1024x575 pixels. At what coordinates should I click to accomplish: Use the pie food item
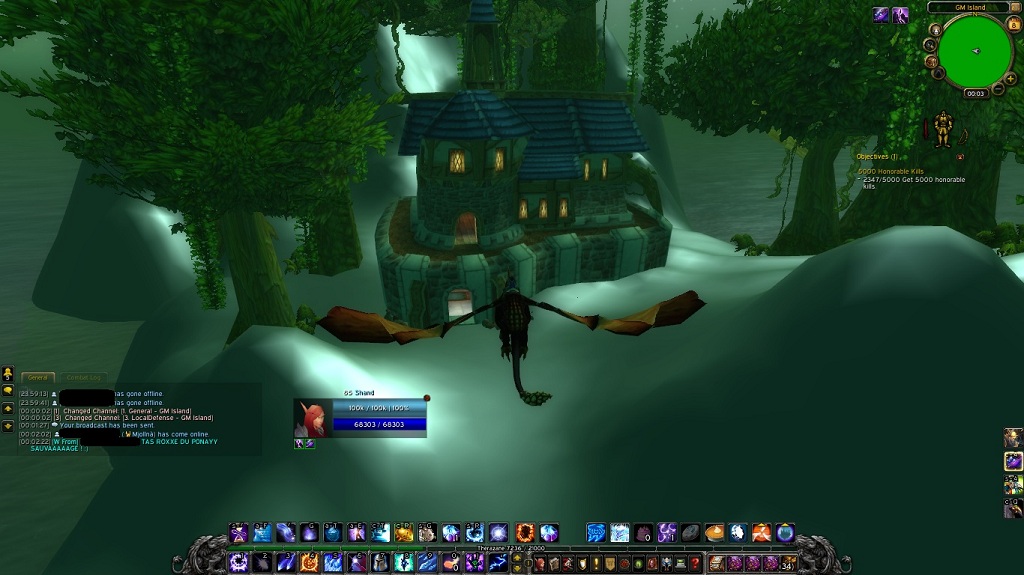click(714, 532)
